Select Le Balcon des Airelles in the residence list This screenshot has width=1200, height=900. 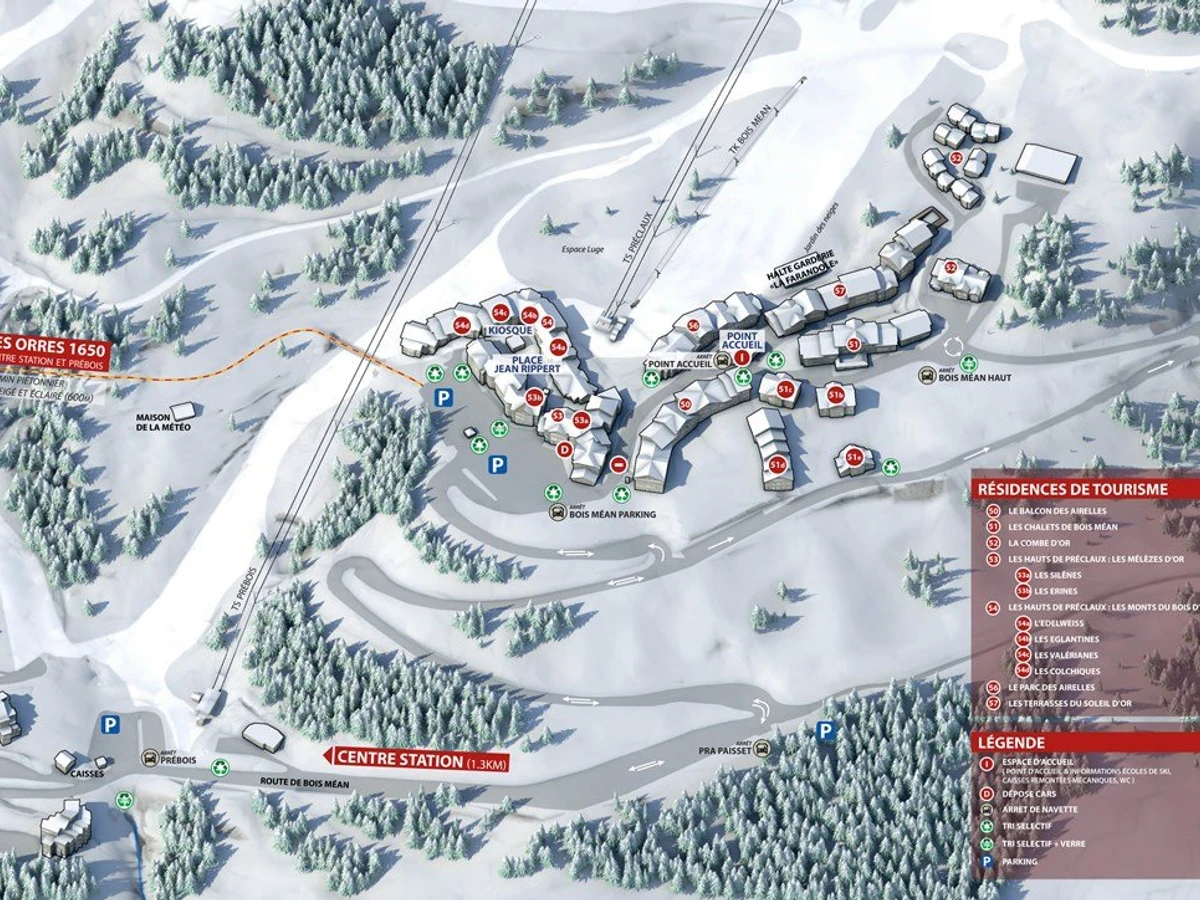click(1058, 511)
